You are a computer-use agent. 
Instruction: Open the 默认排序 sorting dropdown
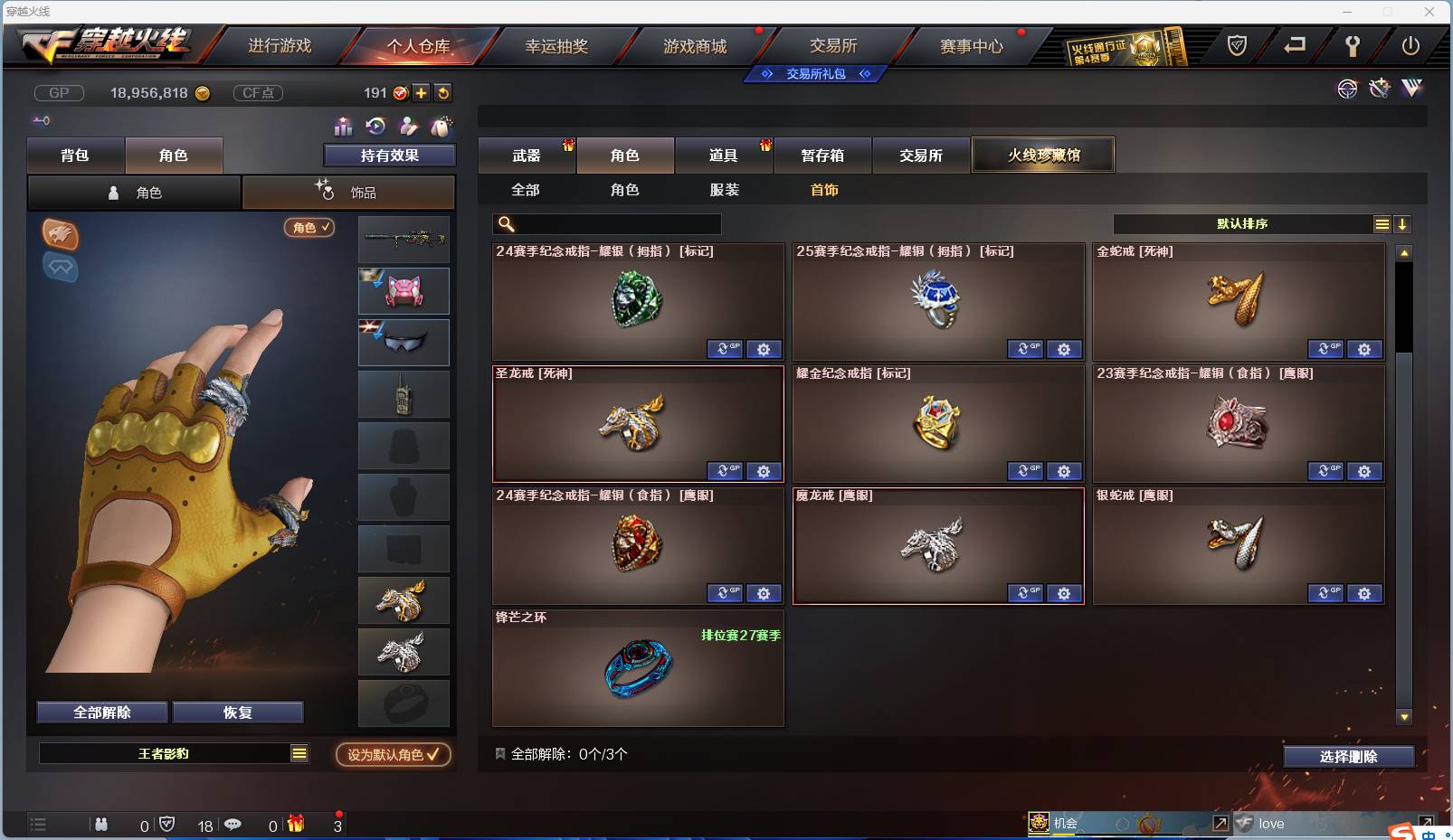[1244, 223]
